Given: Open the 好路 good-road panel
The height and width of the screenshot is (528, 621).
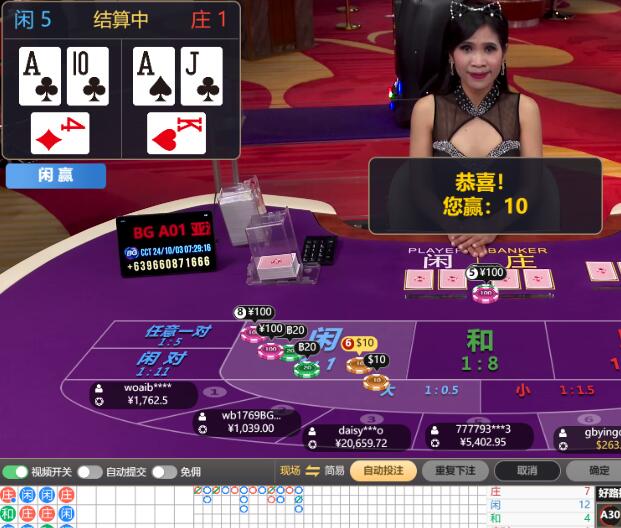Looking at the screenshot, I should (608, 492).
